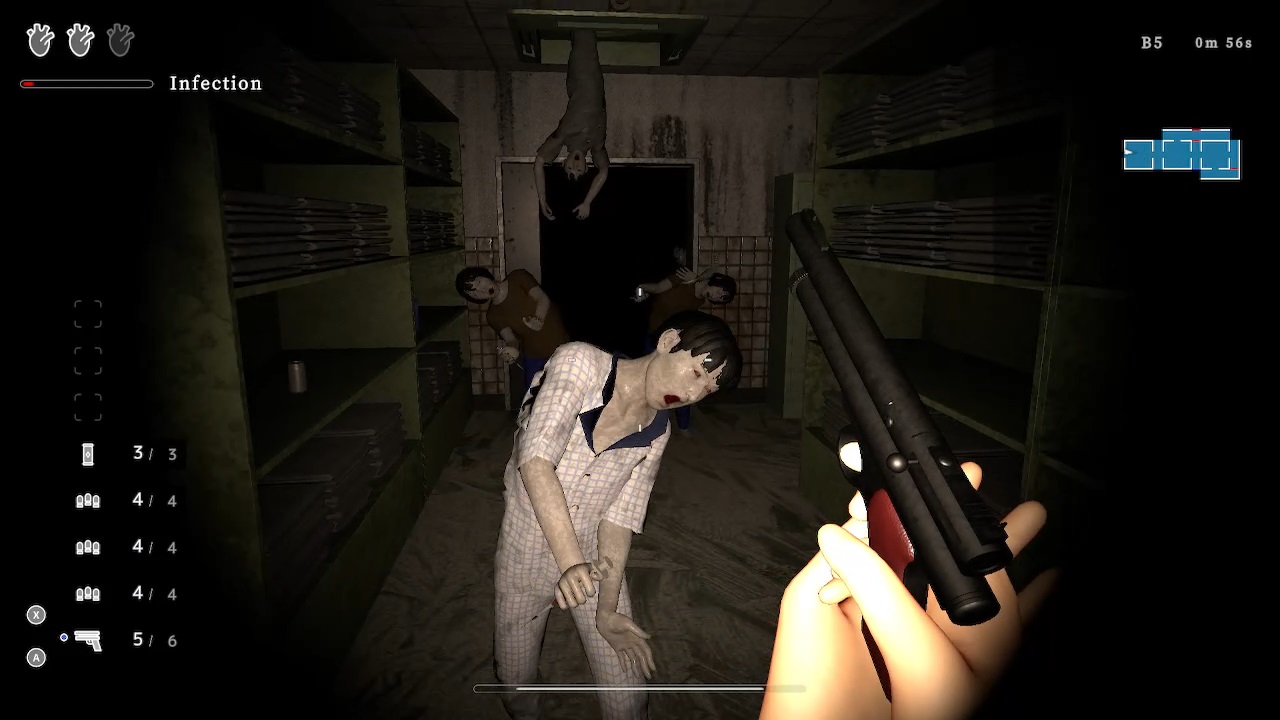Click the third ammo pack icon
1280x720 pixels.
[x=88, y=593]
